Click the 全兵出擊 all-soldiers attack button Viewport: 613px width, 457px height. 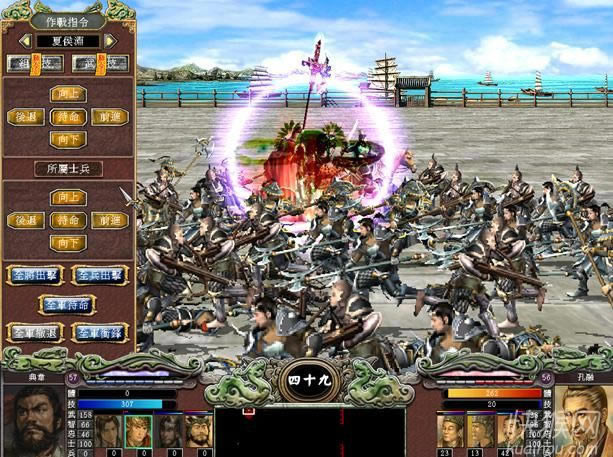(100, 274)
